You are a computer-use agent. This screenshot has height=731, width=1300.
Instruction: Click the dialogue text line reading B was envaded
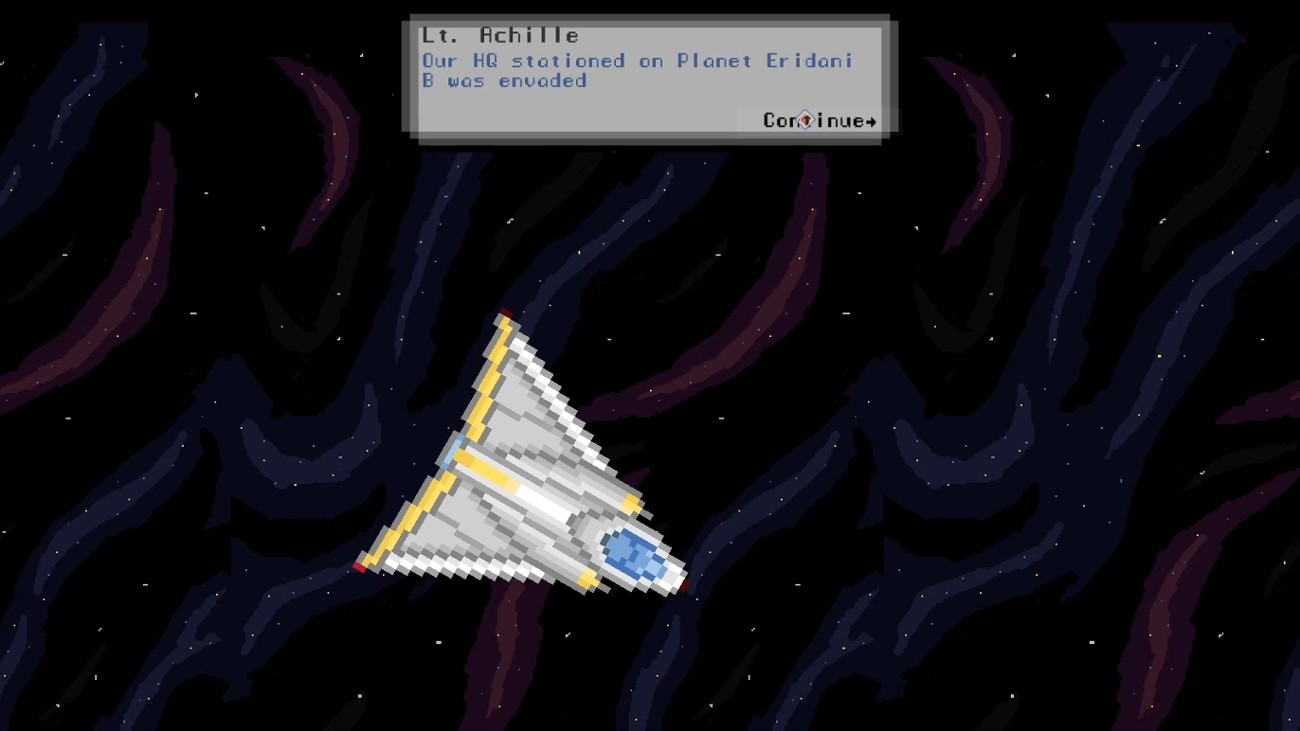(x=504, y=81)
